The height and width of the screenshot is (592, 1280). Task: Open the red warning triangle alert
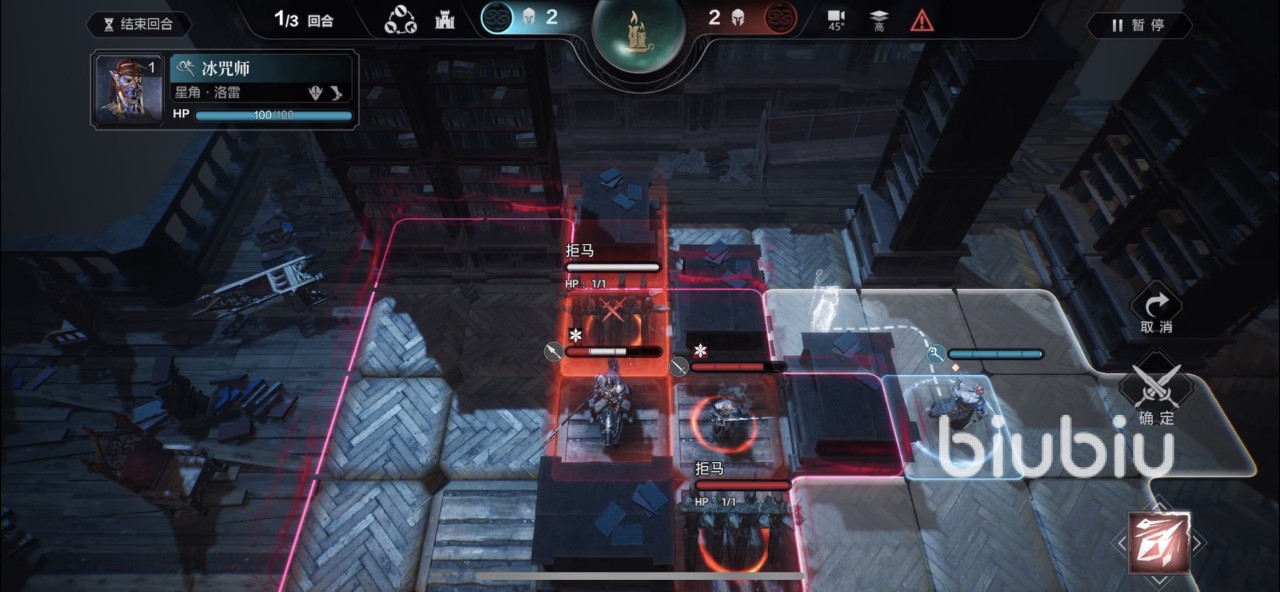pos(921,20)
